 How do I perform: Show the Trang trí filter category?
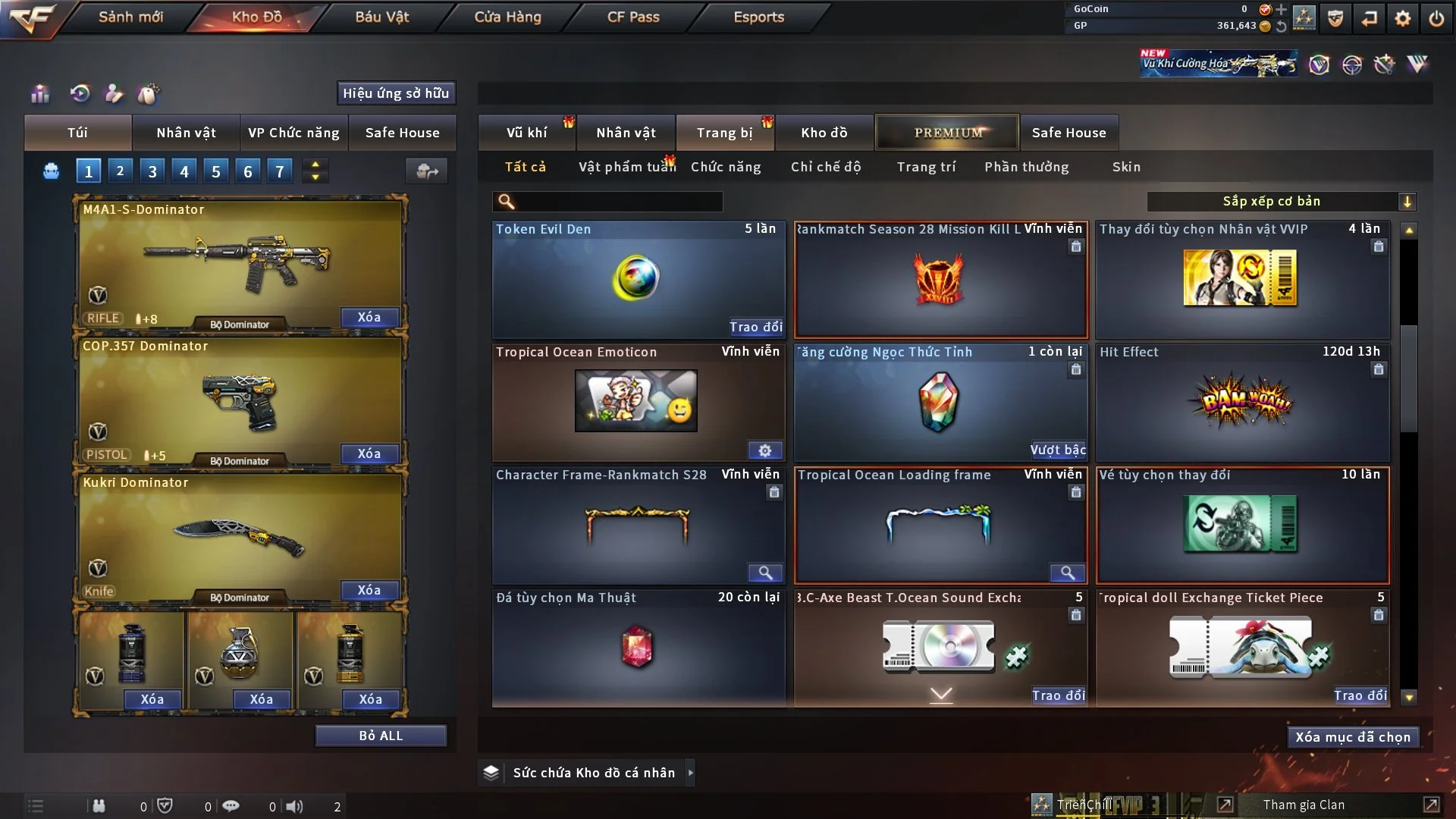pyautogui.click(x=926, y=167)
